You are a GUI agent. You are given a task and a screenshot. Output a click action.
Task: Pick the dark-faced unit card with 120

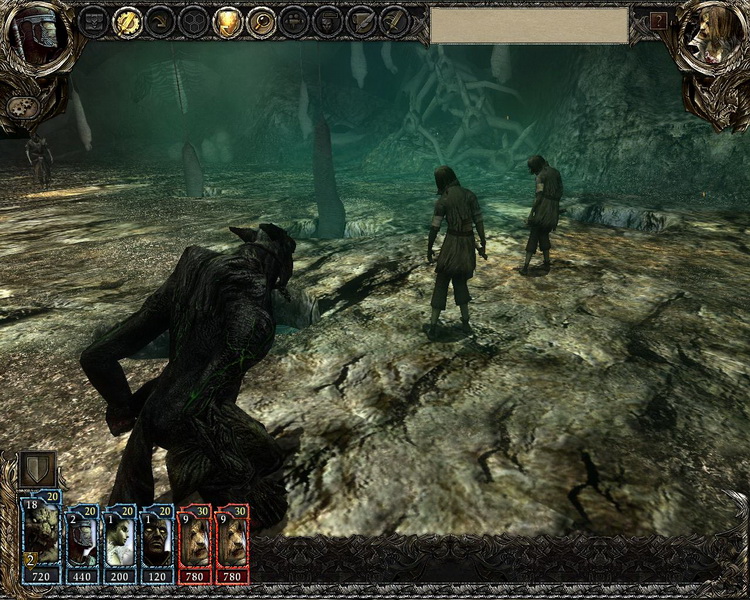click(x=157, y=542)
